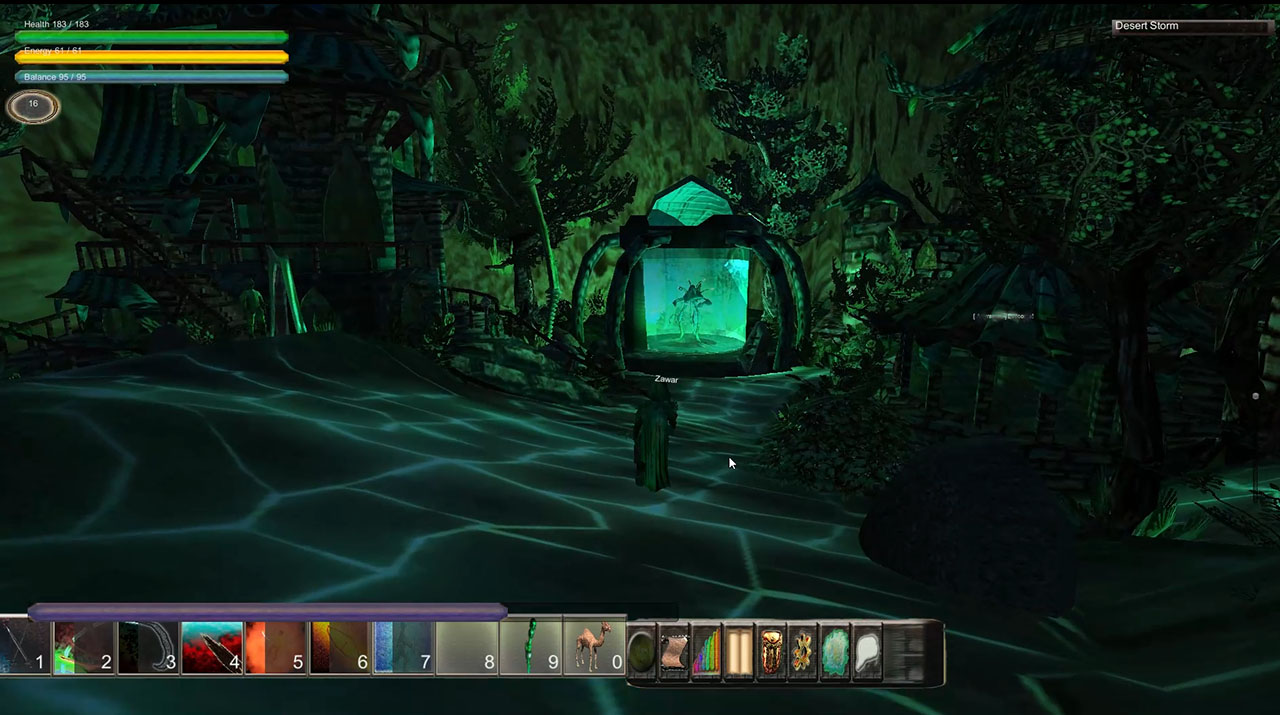1280x715 pixels.
Task: Open the teal swirling portal icon
Action: (835, 653)
